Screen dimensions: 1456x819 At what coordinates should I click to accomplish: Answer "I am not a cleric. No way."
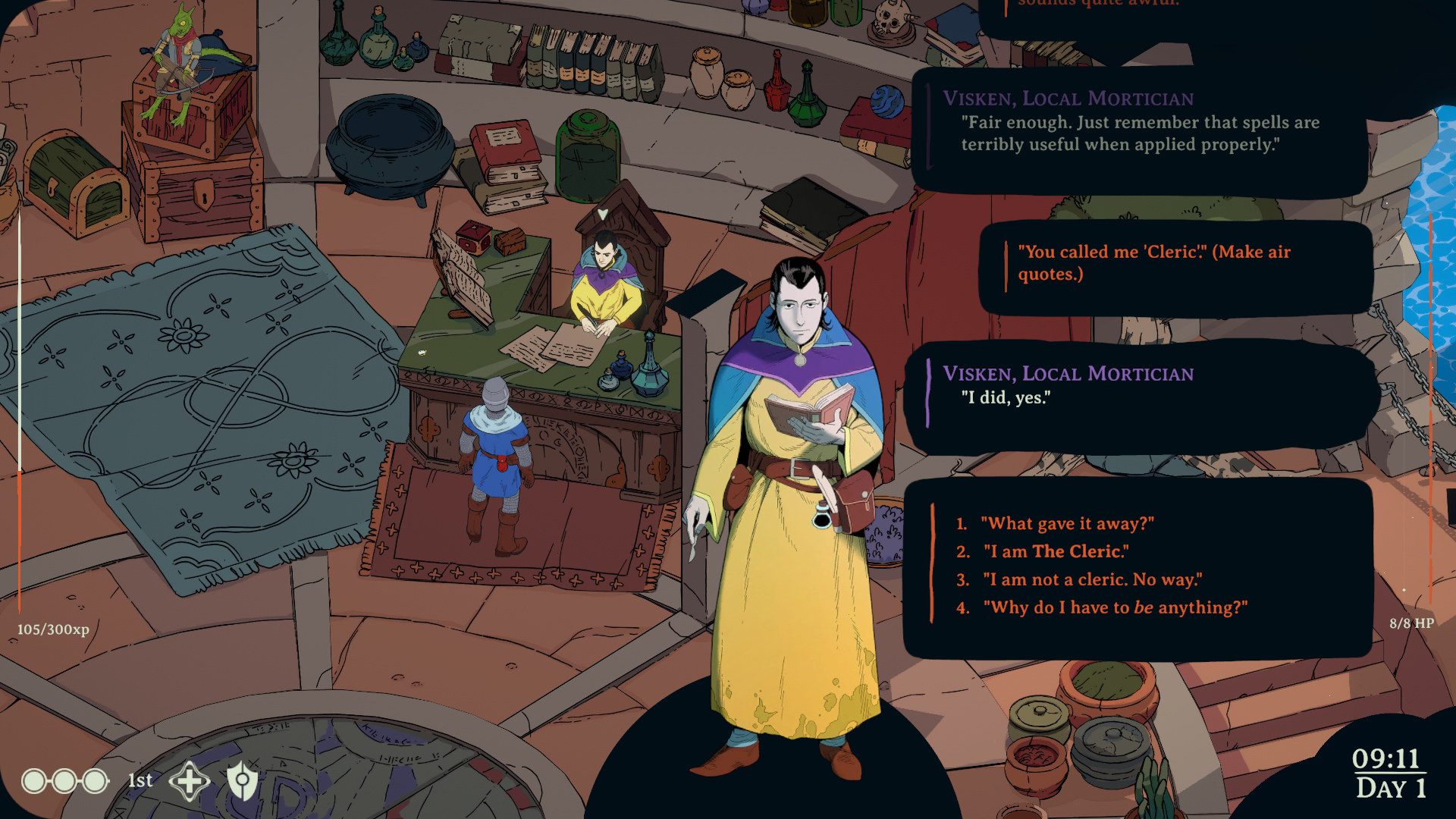[1092, 579]
